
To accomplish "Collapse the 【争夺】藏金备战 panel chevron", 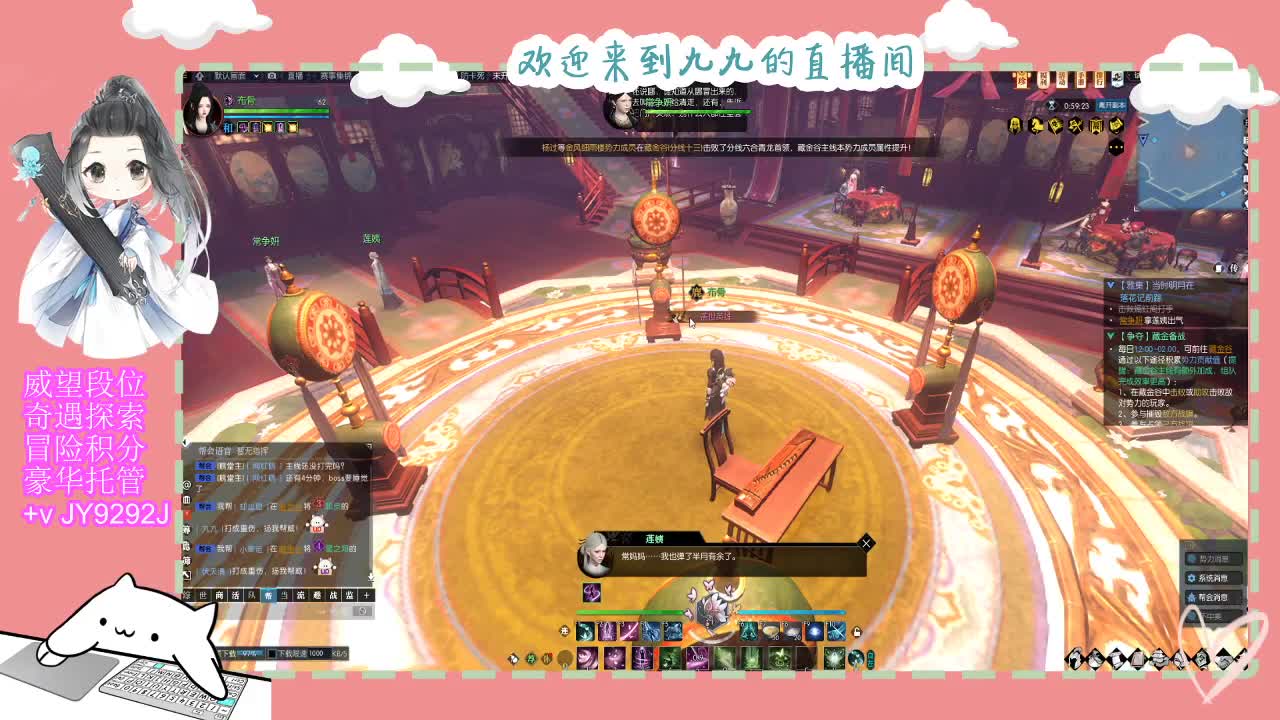I will 1110,335.
